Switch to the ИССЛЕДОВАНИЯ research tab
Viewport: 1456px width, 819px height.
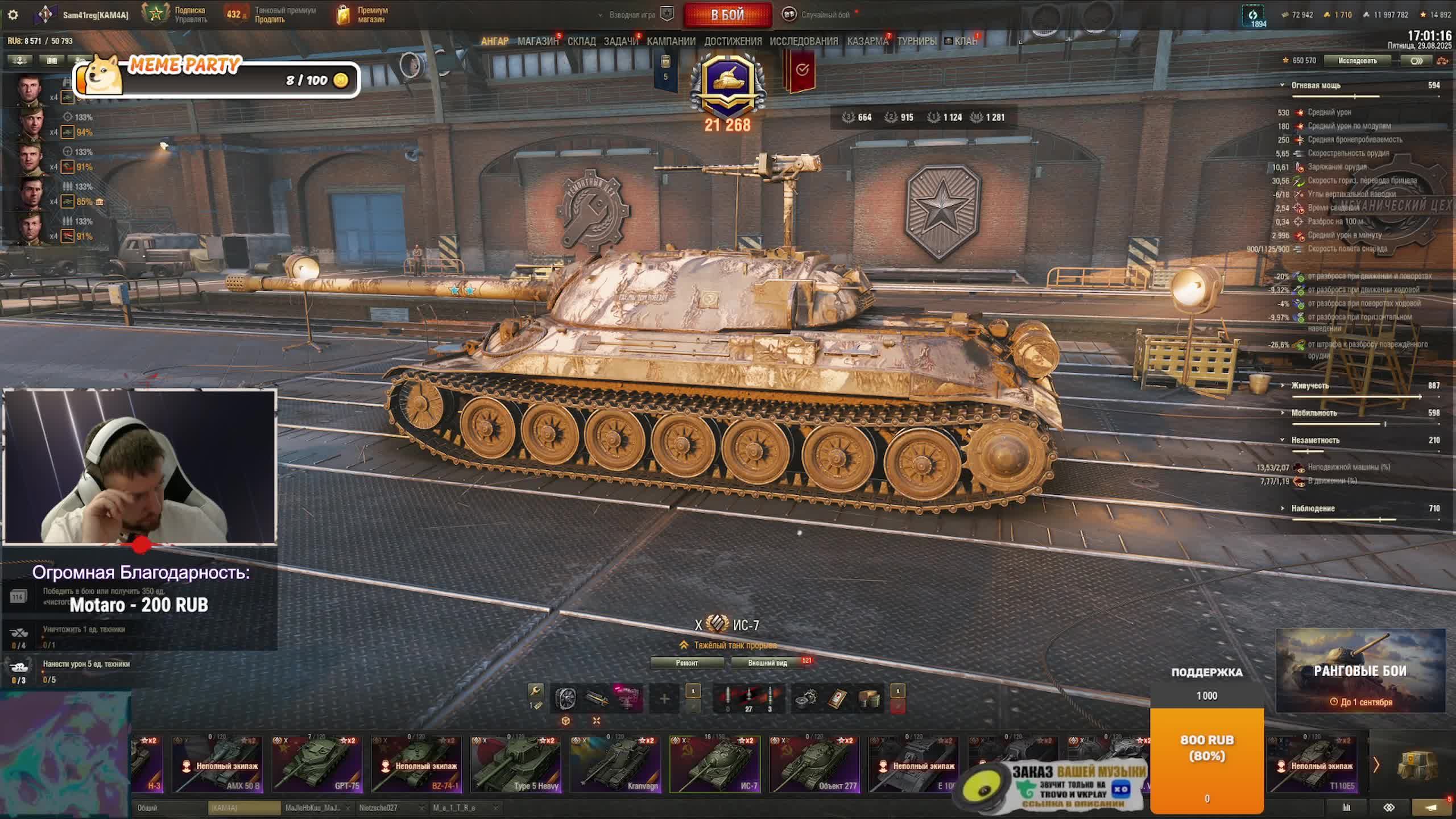(804, 42)
